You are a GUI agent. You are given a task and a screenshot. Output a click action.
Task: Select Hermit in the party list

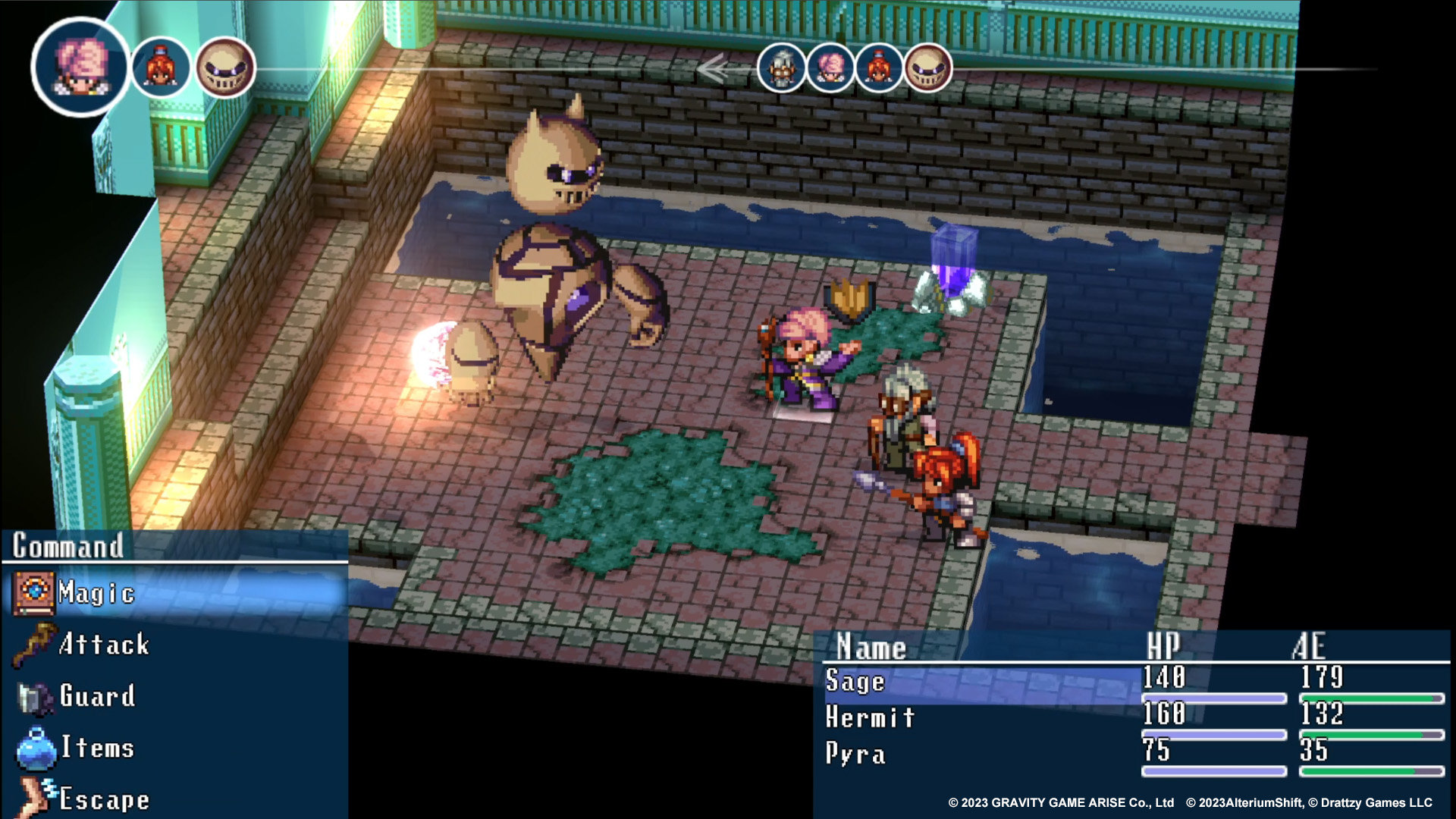point(870,717)
